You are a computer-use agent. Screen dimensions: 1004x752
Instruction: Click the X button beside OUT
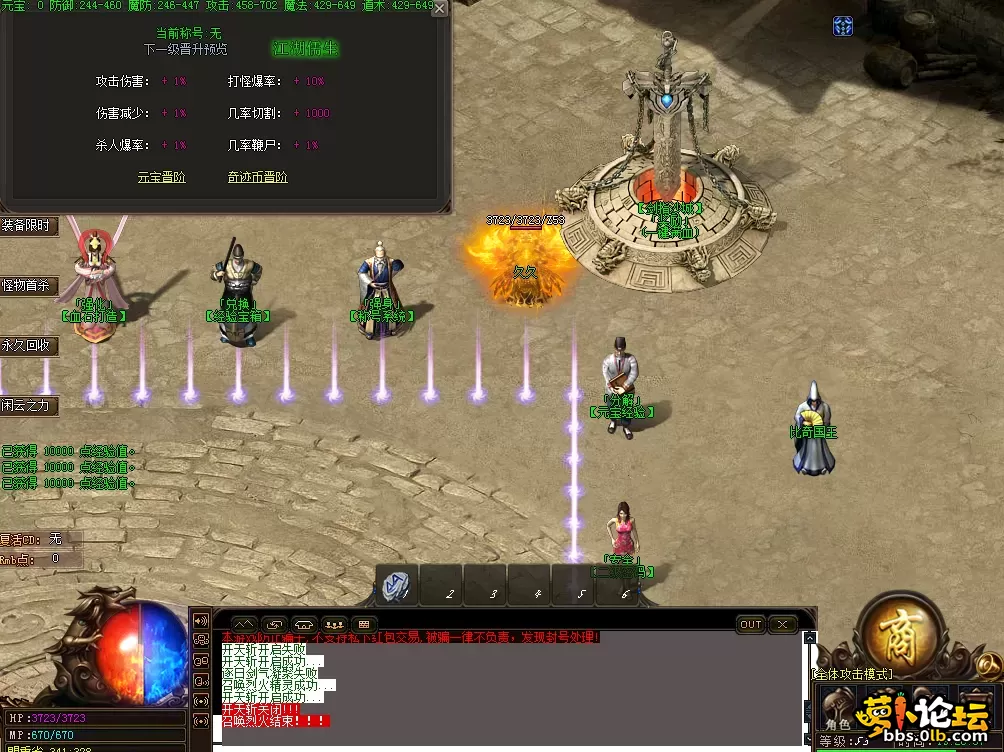coord(782,624)
